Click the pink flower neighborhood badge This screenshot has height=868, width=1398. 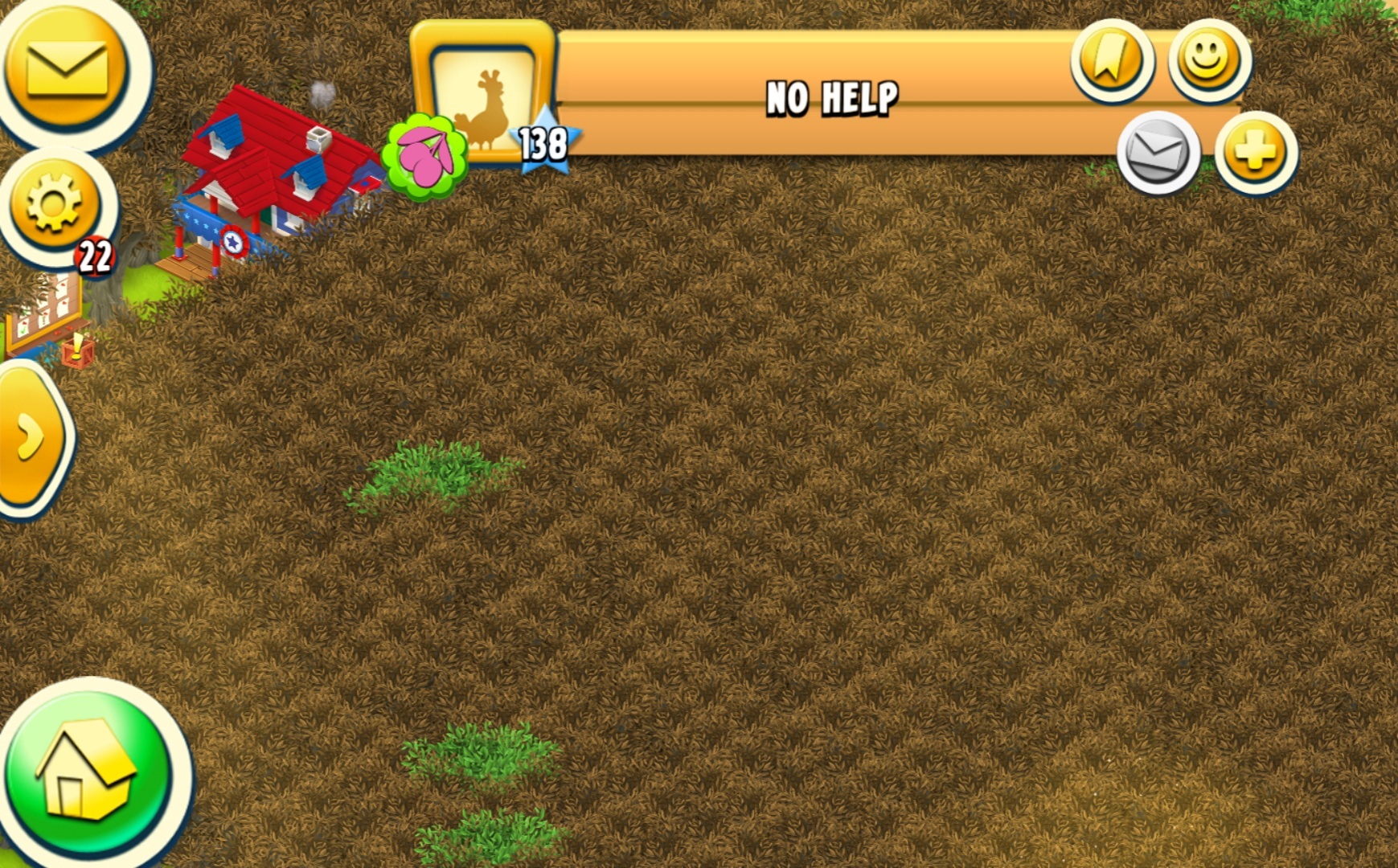(424, 156)
